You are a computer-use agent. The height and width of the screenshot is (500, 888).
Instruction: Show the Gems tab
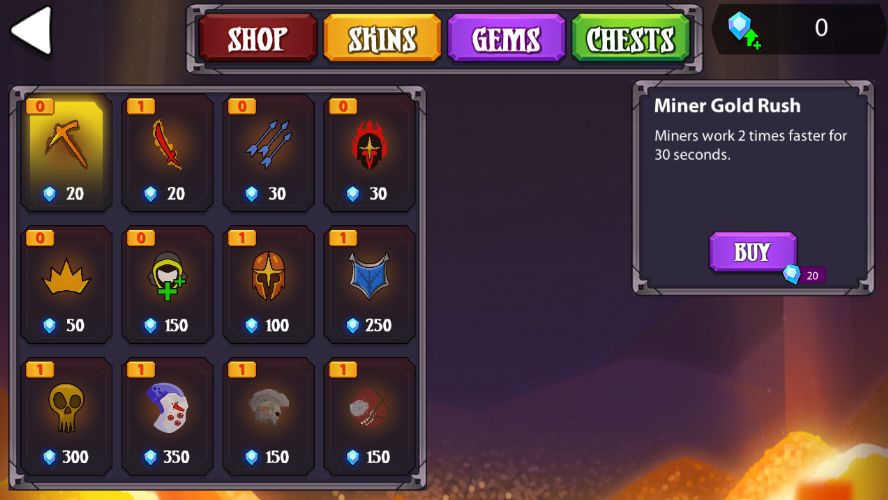(x=506, y=39)
